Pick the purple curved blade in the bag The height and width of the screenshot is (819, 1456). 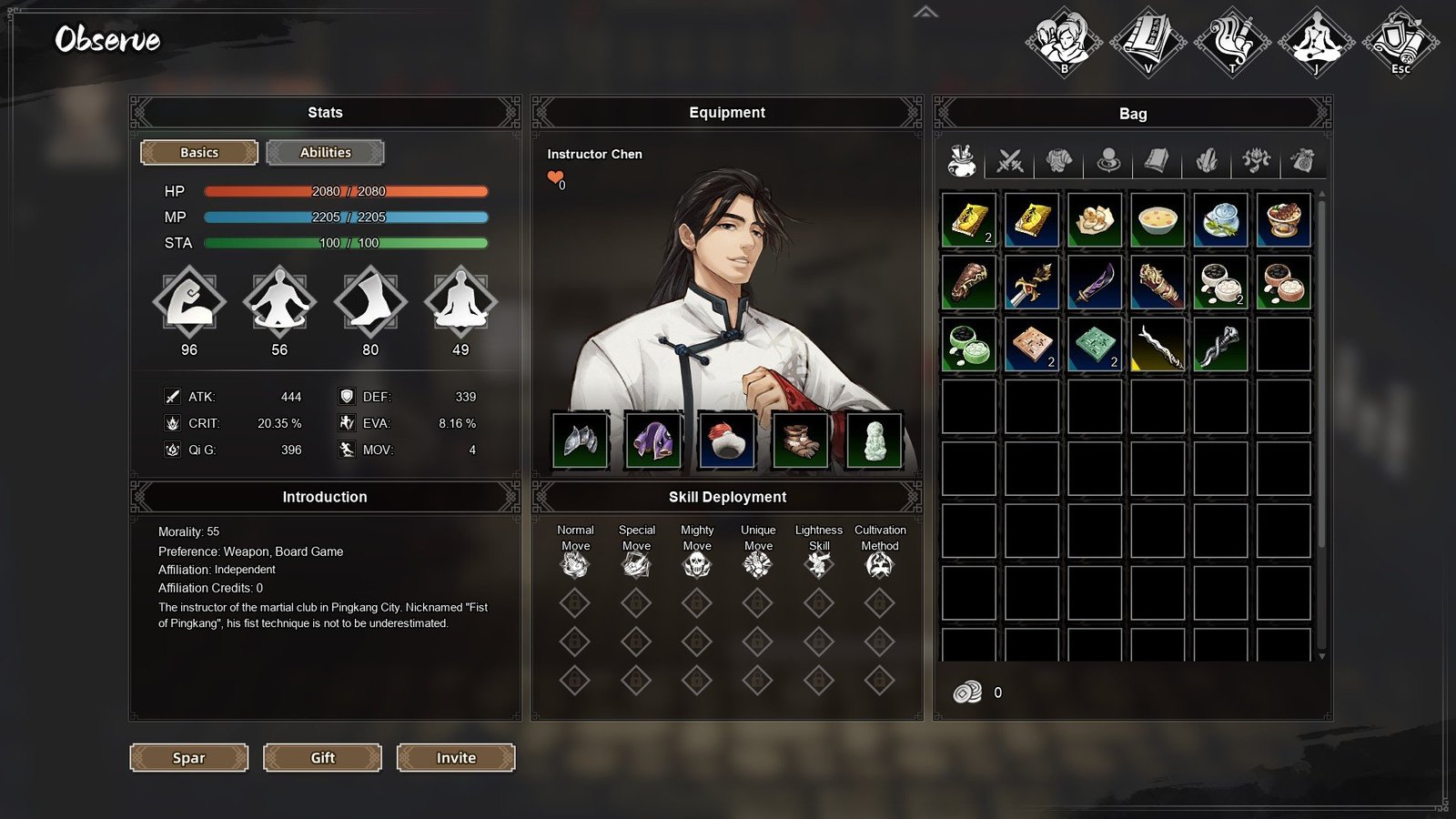point(1095,282)
